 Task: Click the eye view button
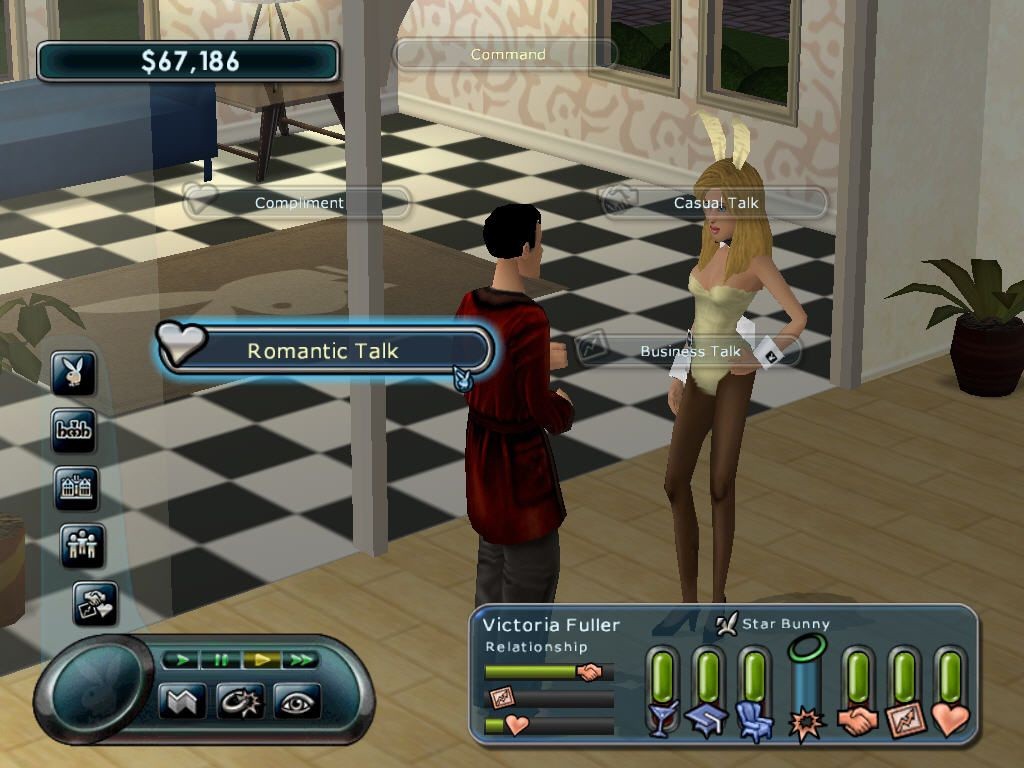(x=298, y=701)
